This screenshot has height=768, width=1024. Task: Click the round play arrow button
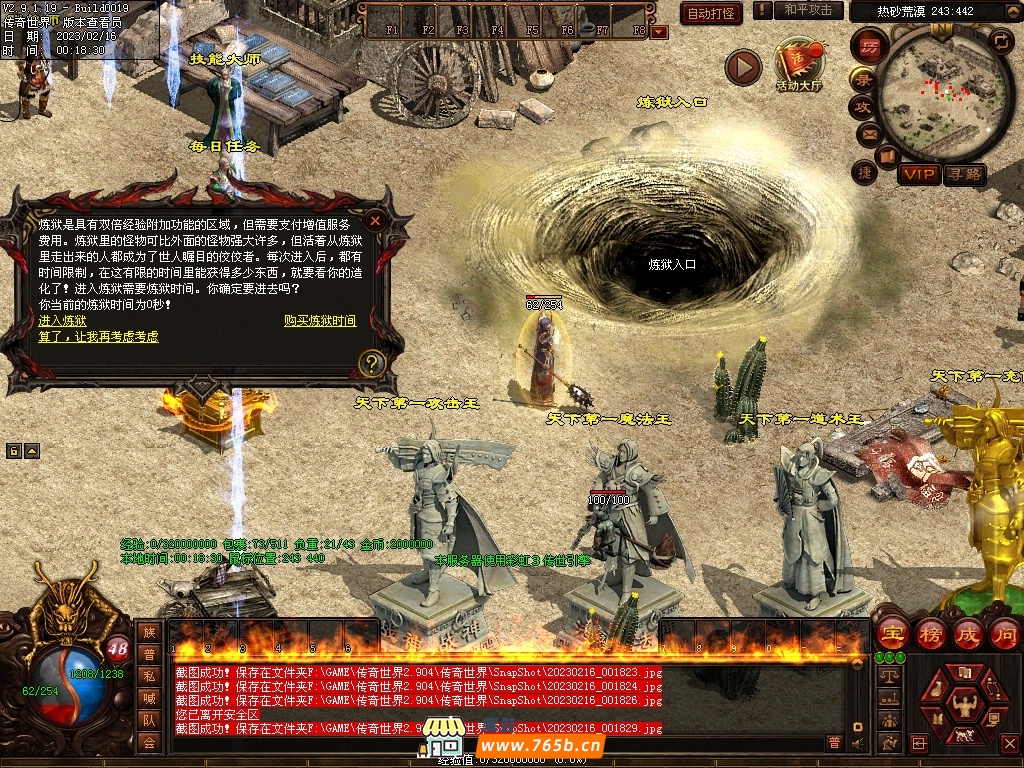(x=743, y=68)
